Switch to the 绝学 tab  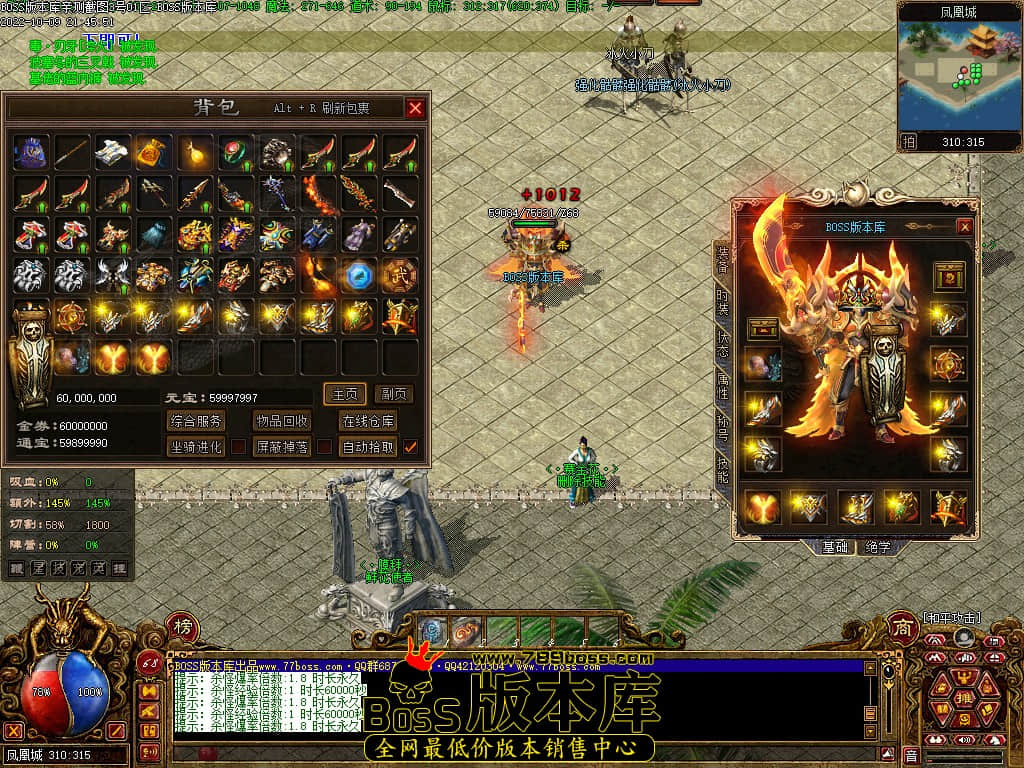point(878,547)
